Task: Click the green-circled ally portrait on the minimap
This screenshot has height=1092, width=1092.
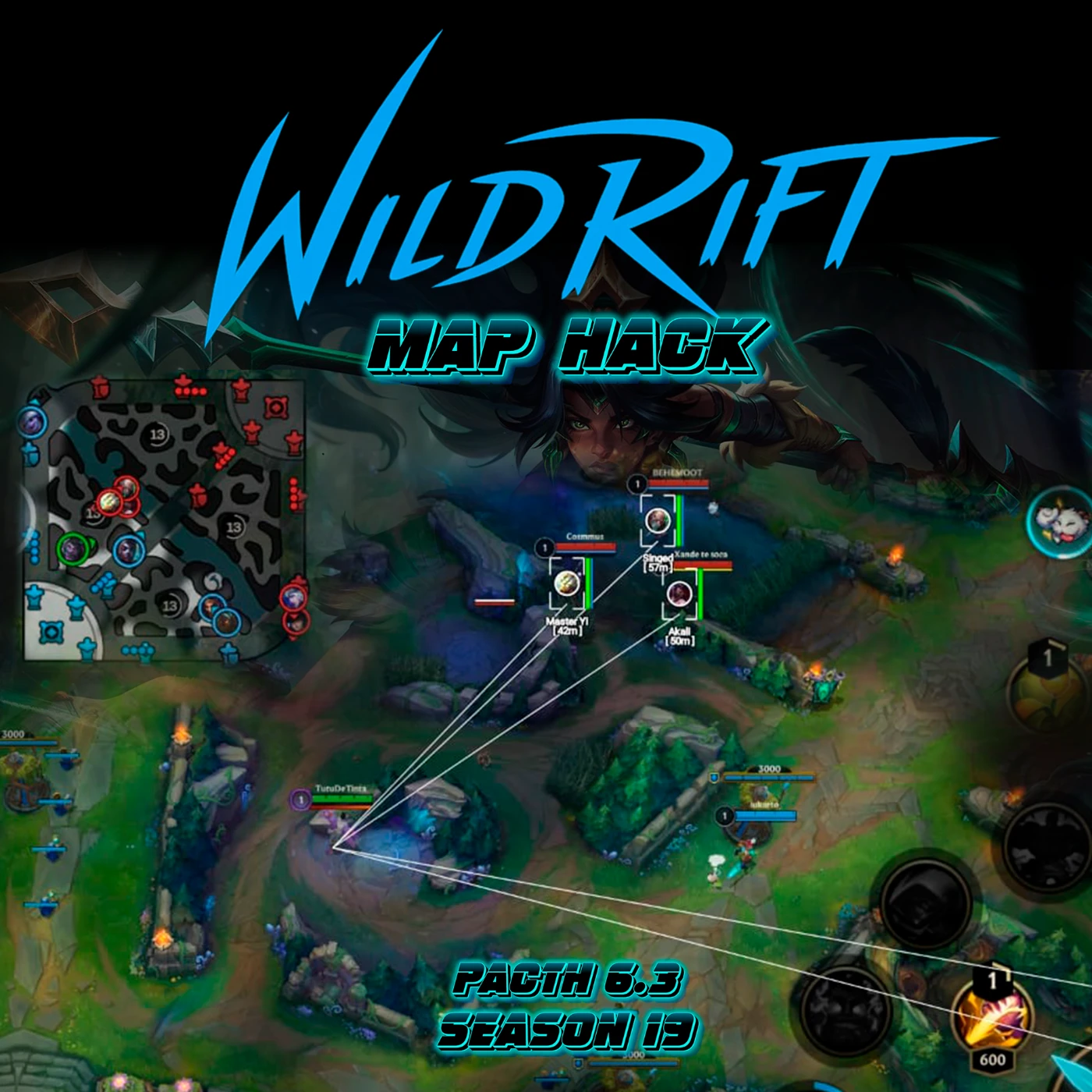Action: click(x=70, y=550)
